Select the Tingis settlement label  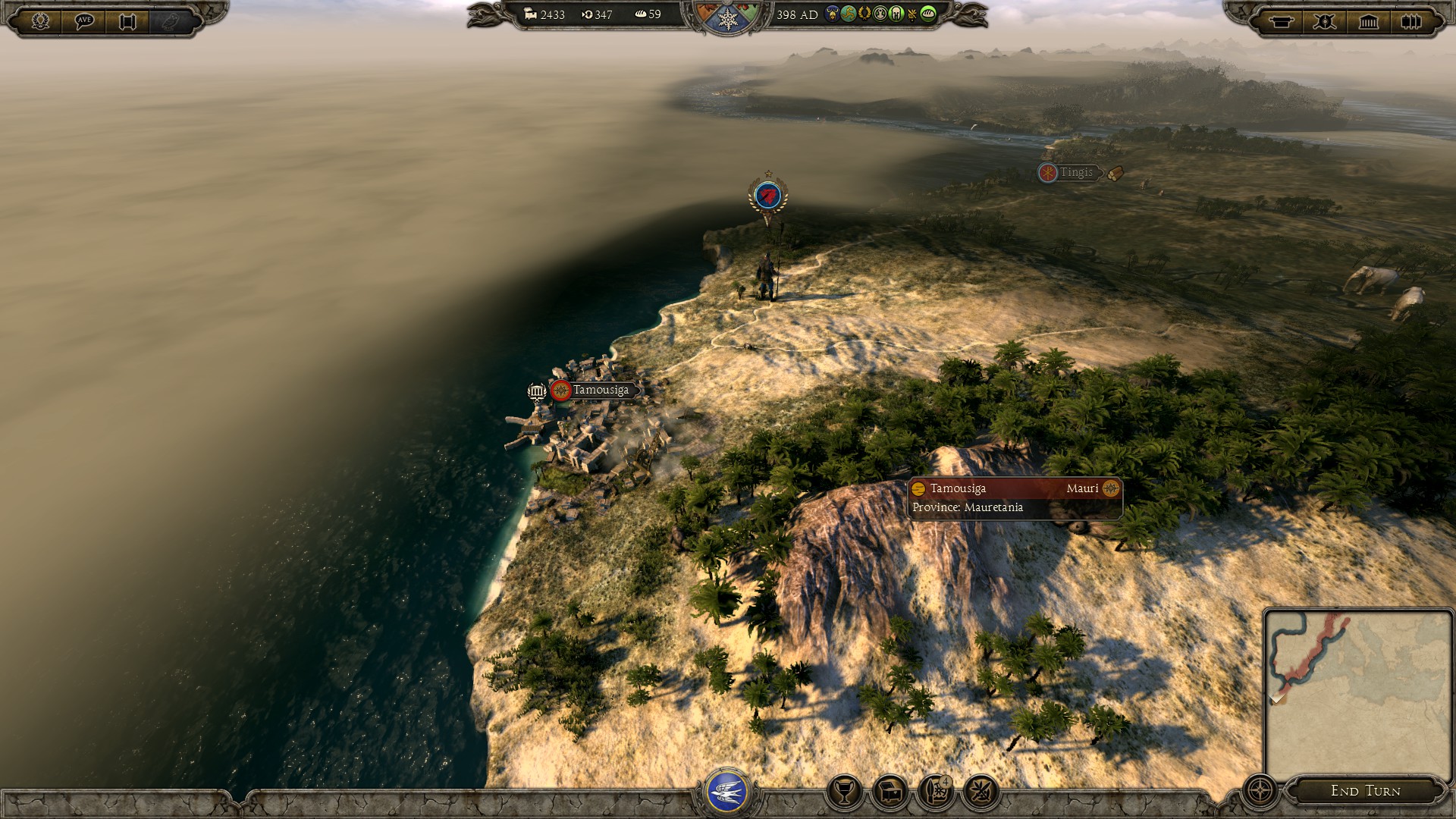coord(1076,173)
